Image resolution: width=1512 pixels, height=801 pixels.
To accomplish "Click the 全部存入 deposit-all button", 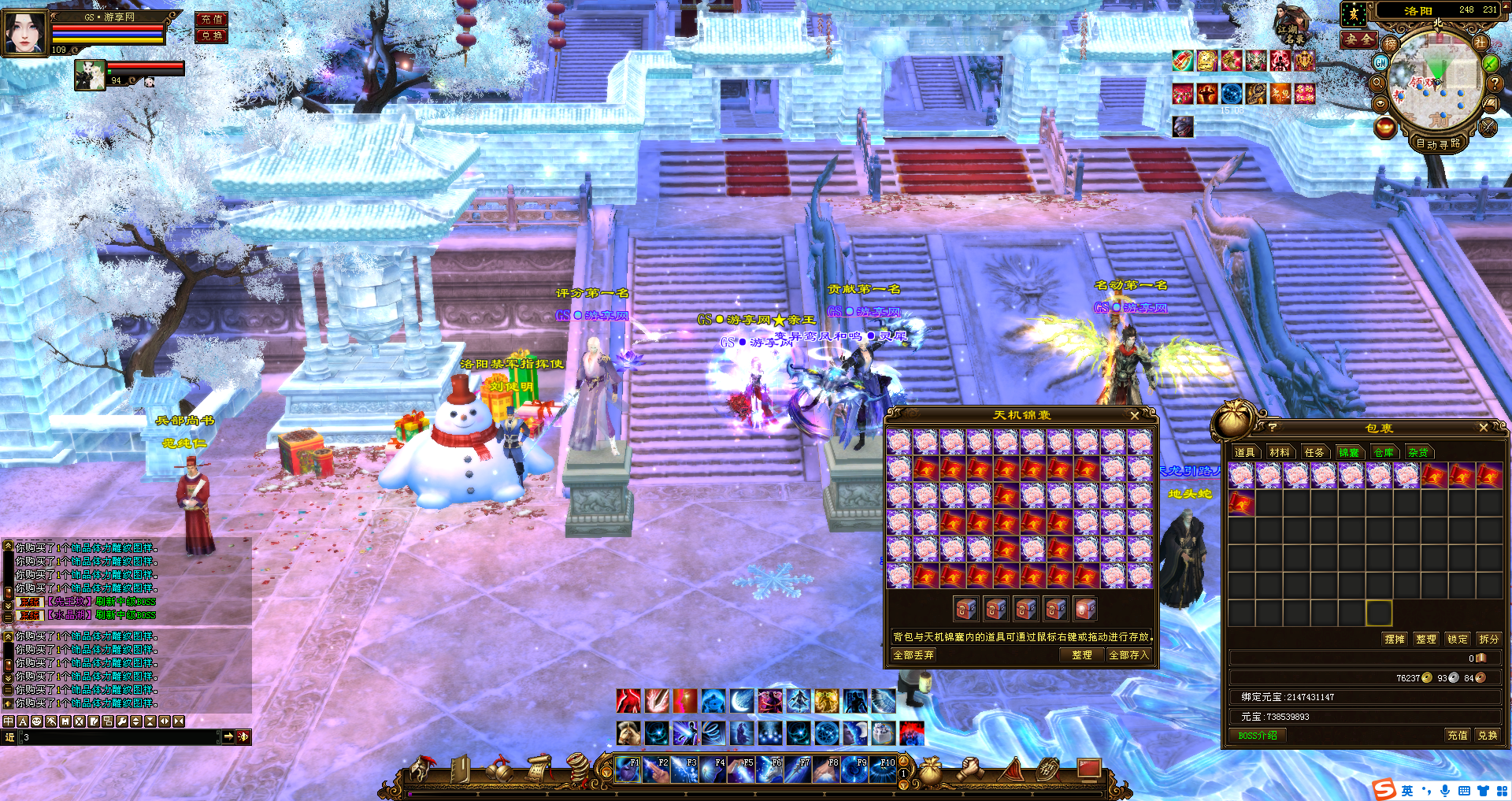I will [1128, 655].
